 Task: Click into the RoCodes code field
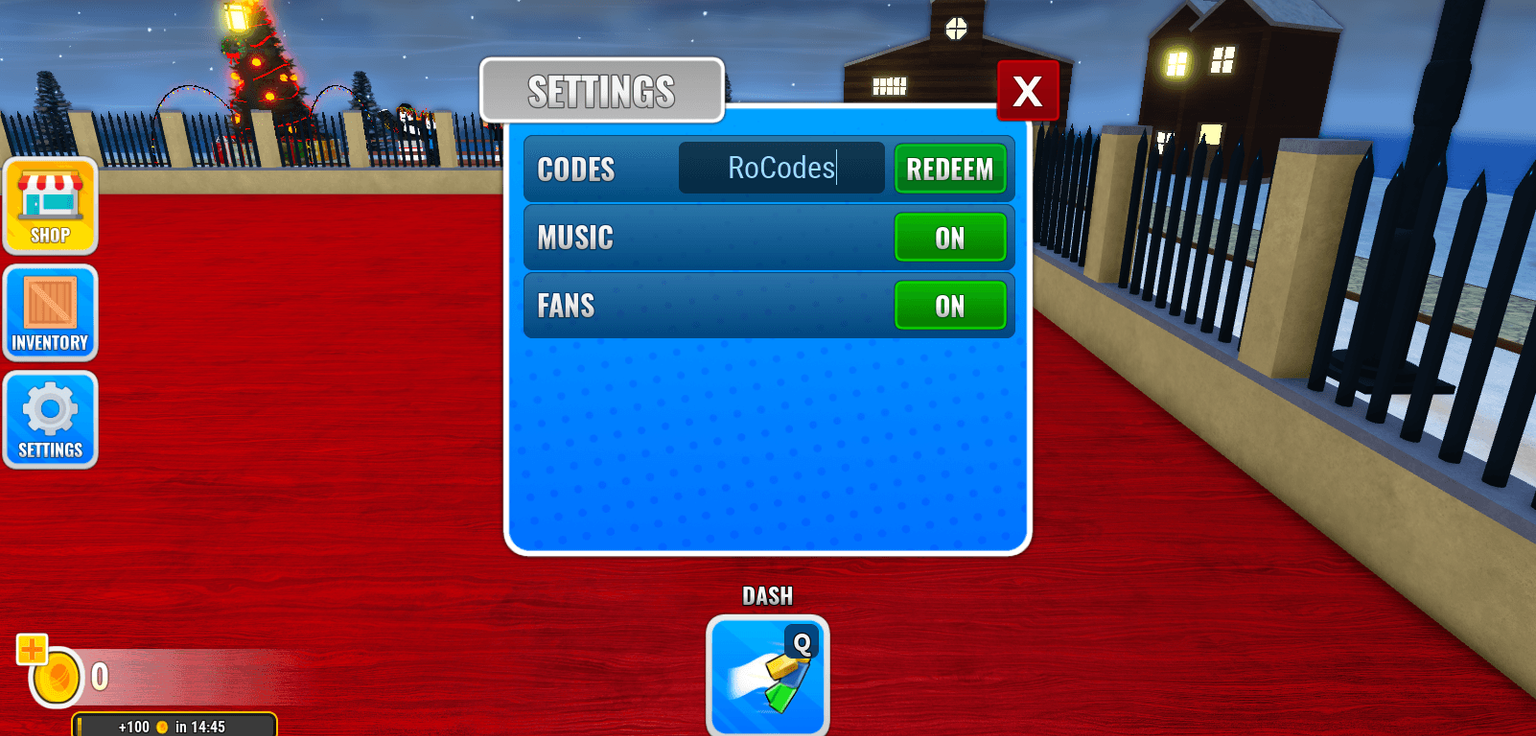tap(781, 168)
